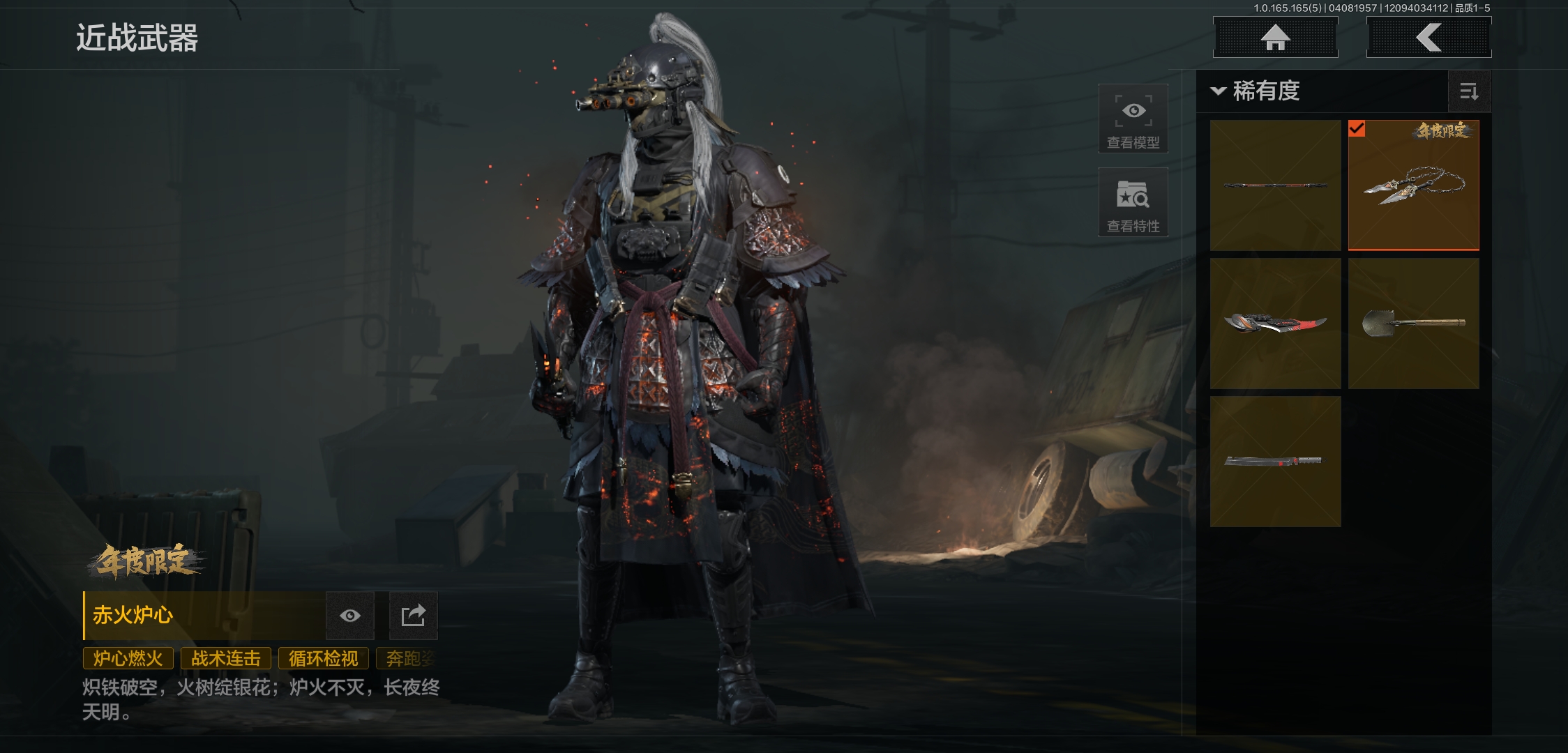Click the 查看模型 view model button
Image resolution: width=1568 pixels, height=753 pixels.
(x=1133, y=119)
